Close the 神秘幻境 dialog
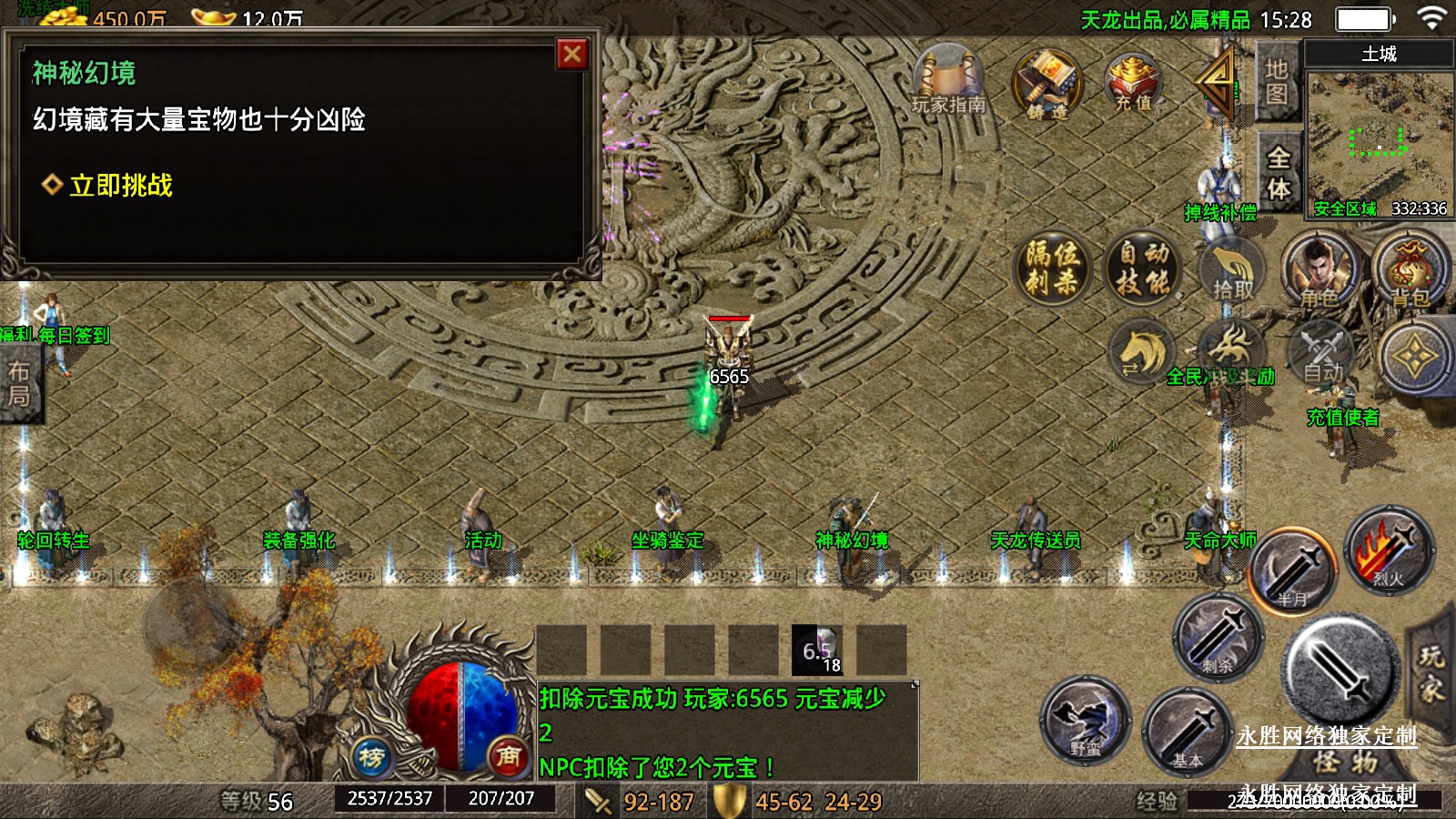 [572, 55]
